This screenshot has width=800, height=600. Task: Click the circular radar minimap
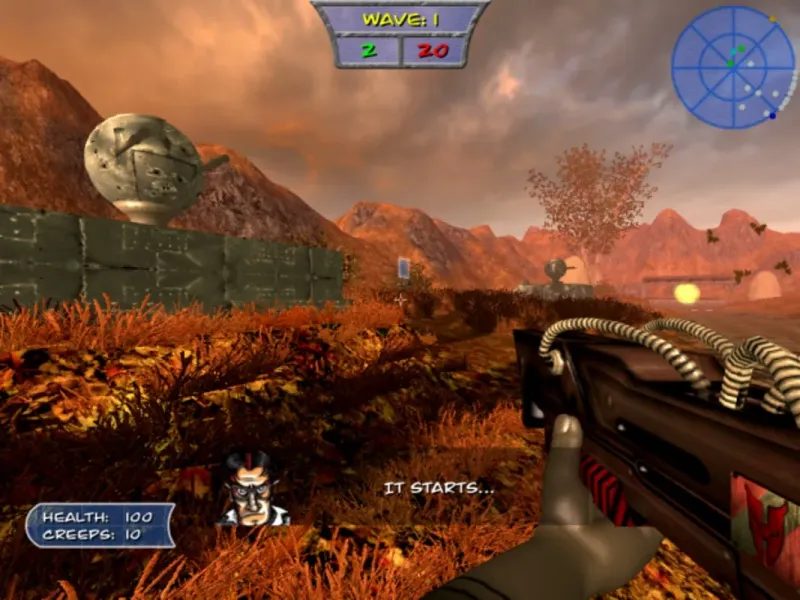pos(733,66)
